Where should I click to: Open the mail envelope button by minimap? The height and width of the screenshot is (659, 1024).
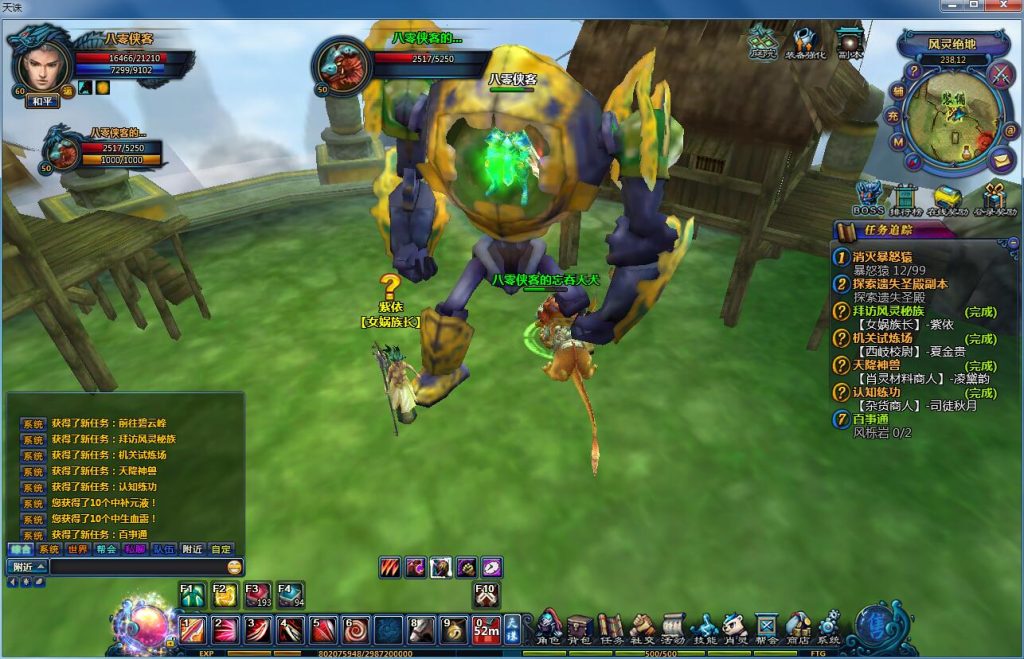point(1001,158)
